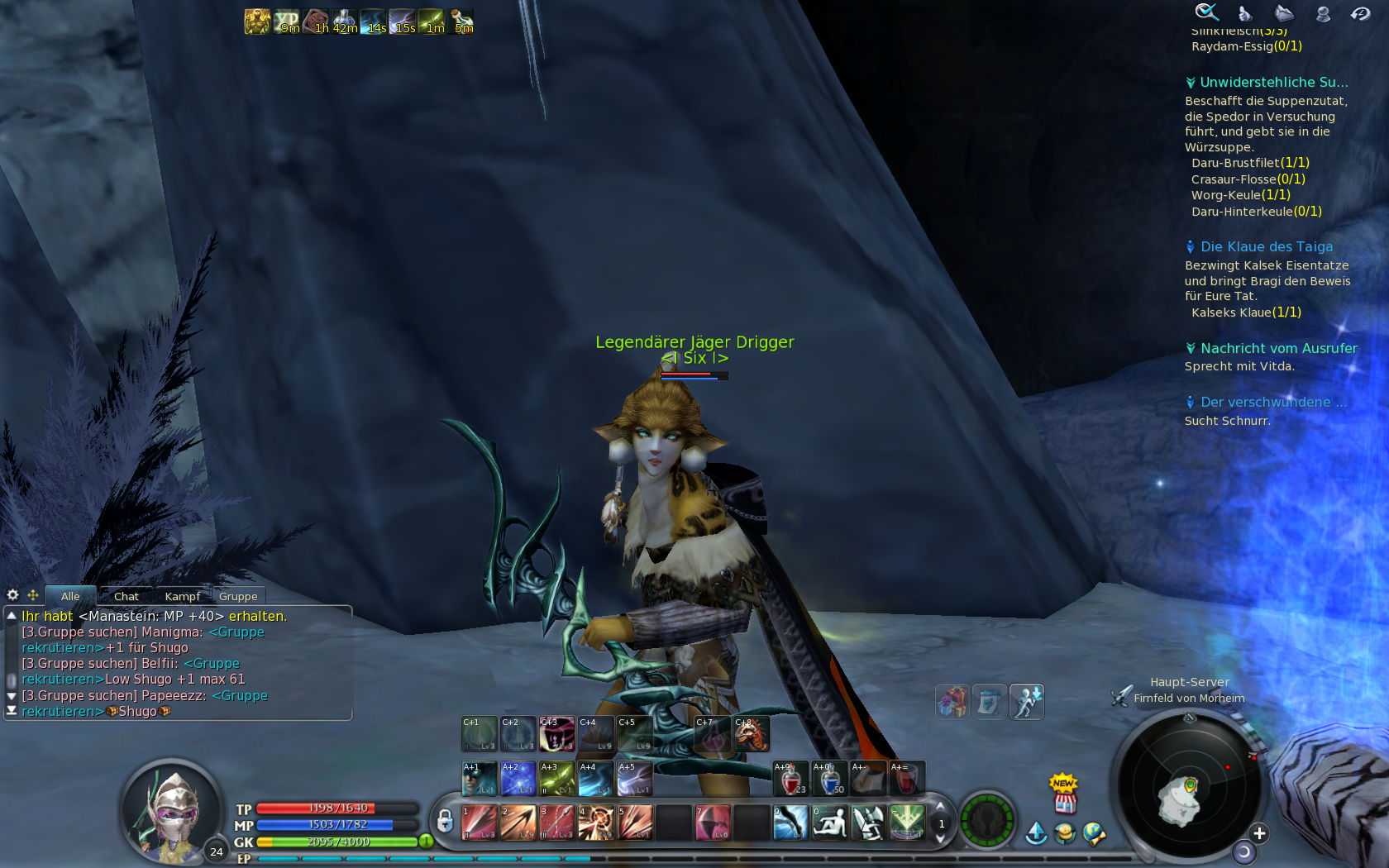Activate the skill in hotbar slot 1
Image resolution: width=1389 pixels, height=868 pixels.
click(479, 823)
